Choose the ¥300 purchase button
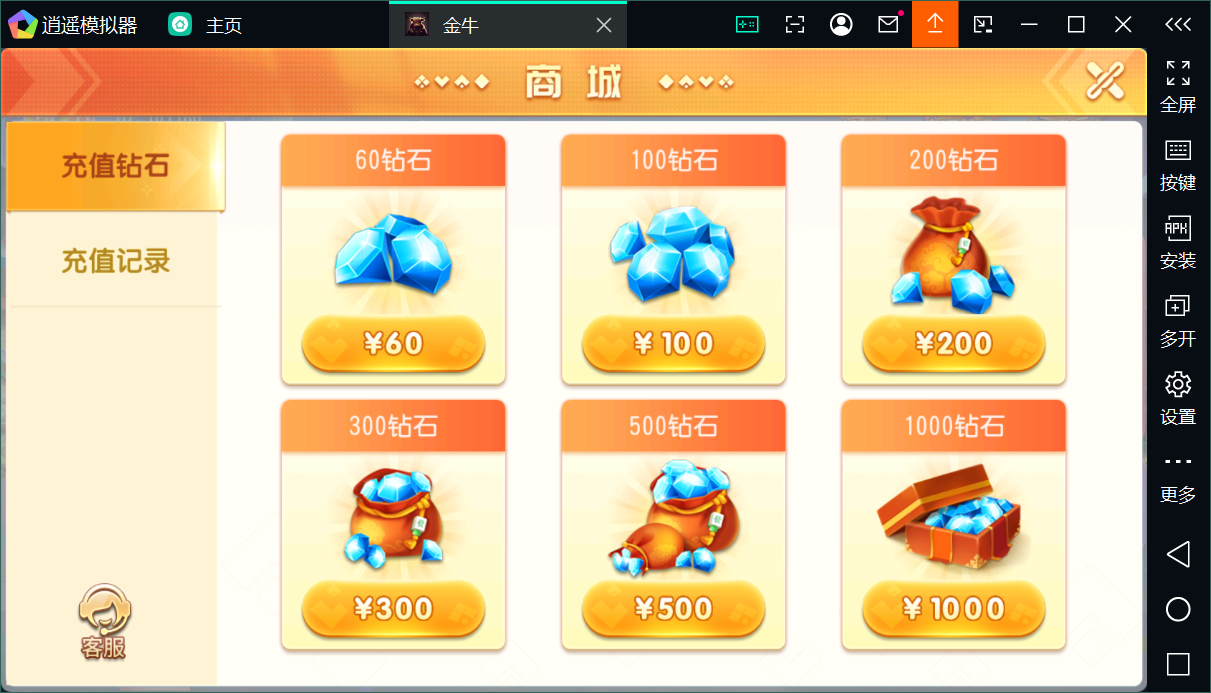The height and width of the screenshot is (693, 1211). tap(393, 608)
